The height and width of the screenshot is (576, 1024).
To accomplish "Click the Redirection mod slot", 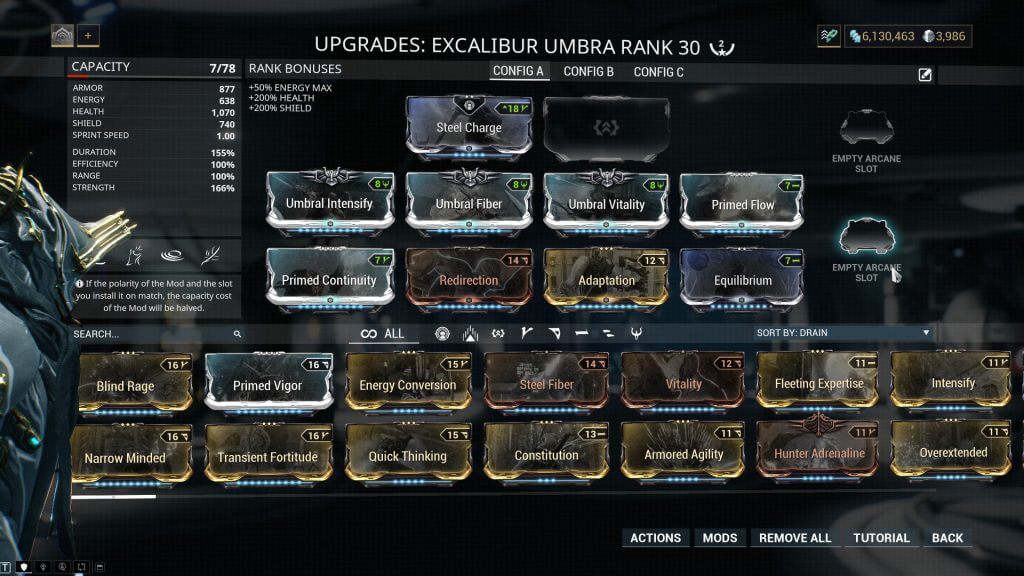I will click(468, 280).
